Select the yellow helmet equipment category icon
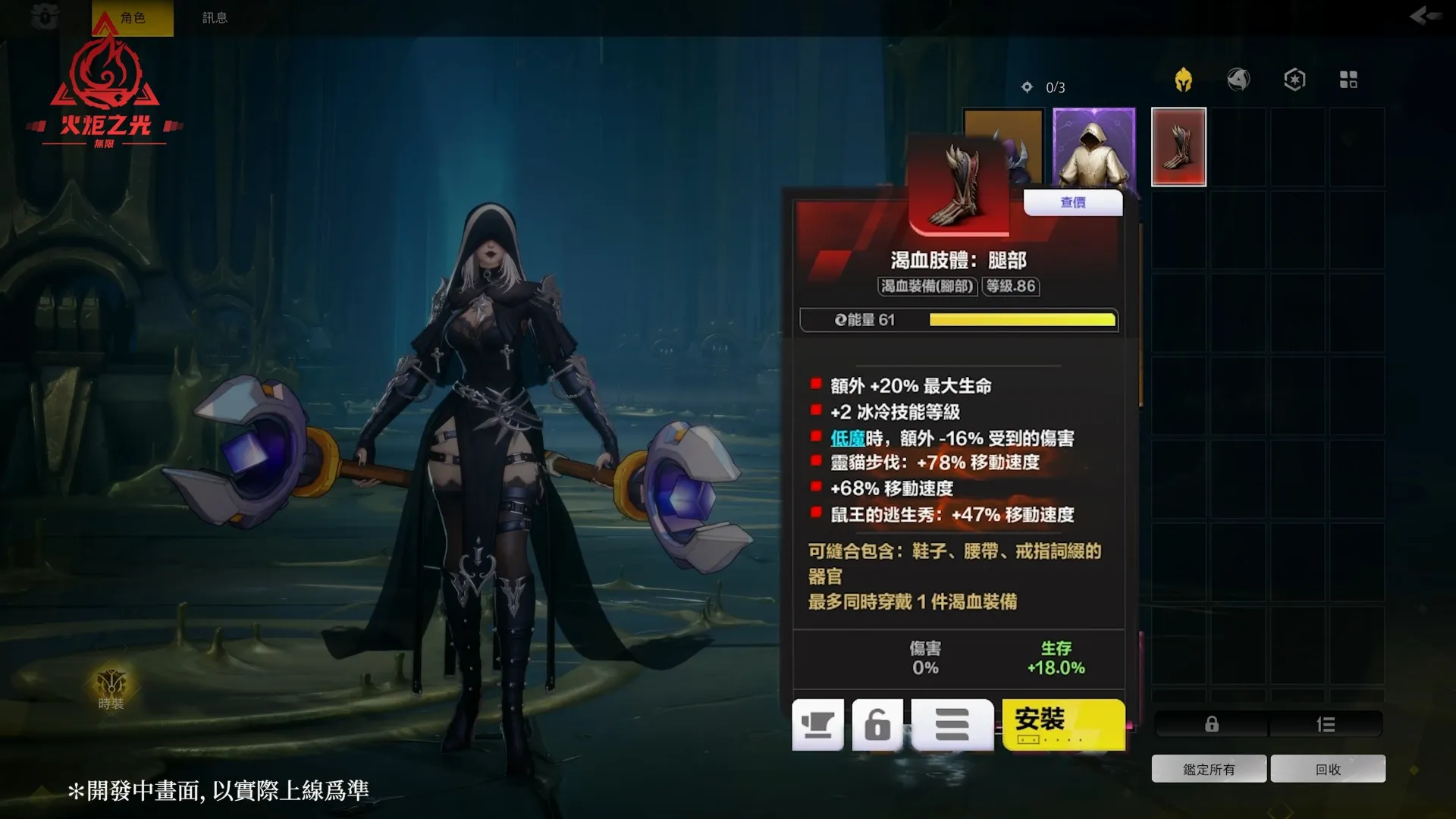The width and height of the screenshot is (1456, 819). tap(1185, 79)
